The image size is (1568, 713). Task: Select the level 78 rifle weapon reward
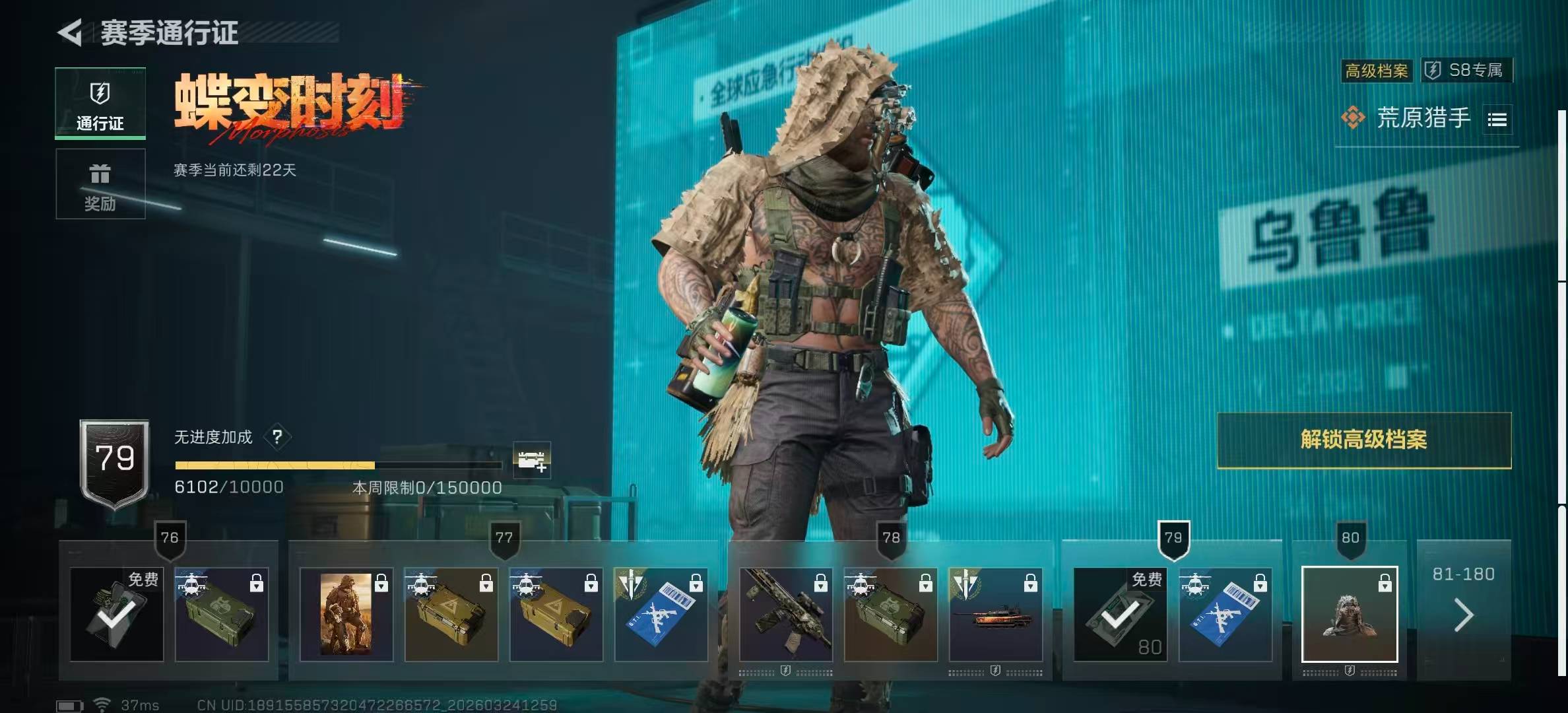(785, 614)
